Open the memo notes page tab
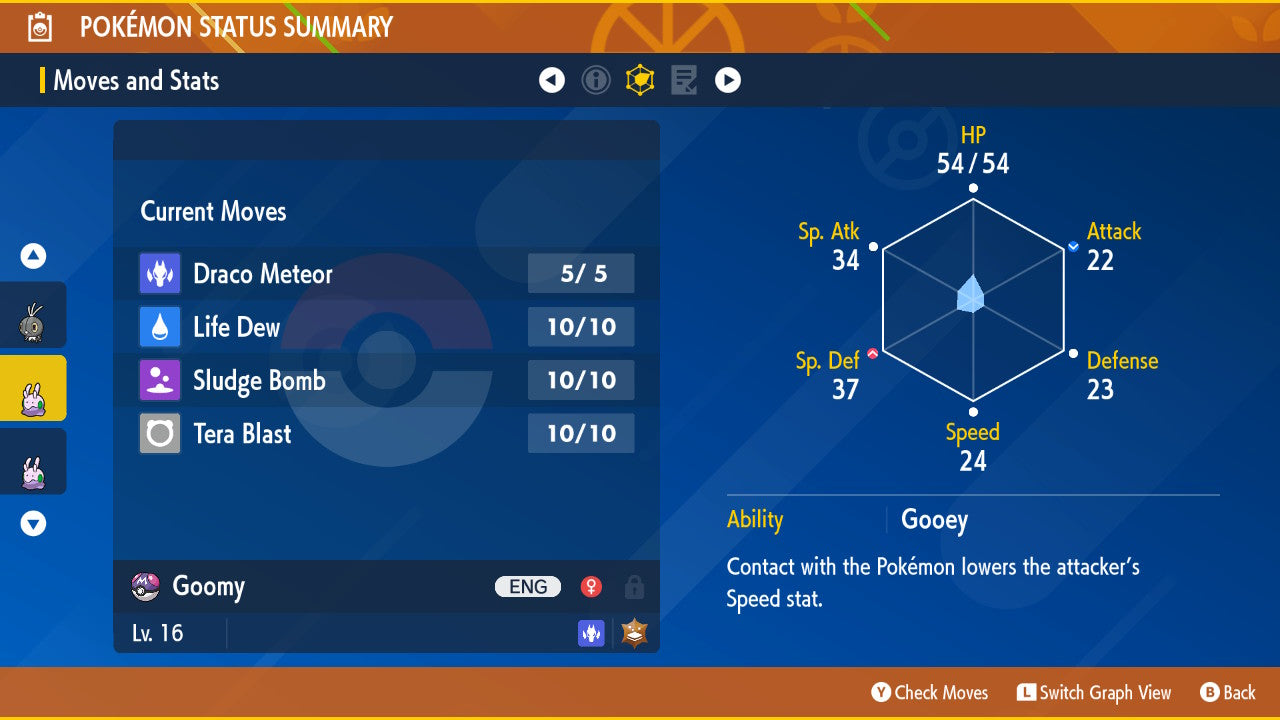1280x720 pixels. [x=684, y=80]
